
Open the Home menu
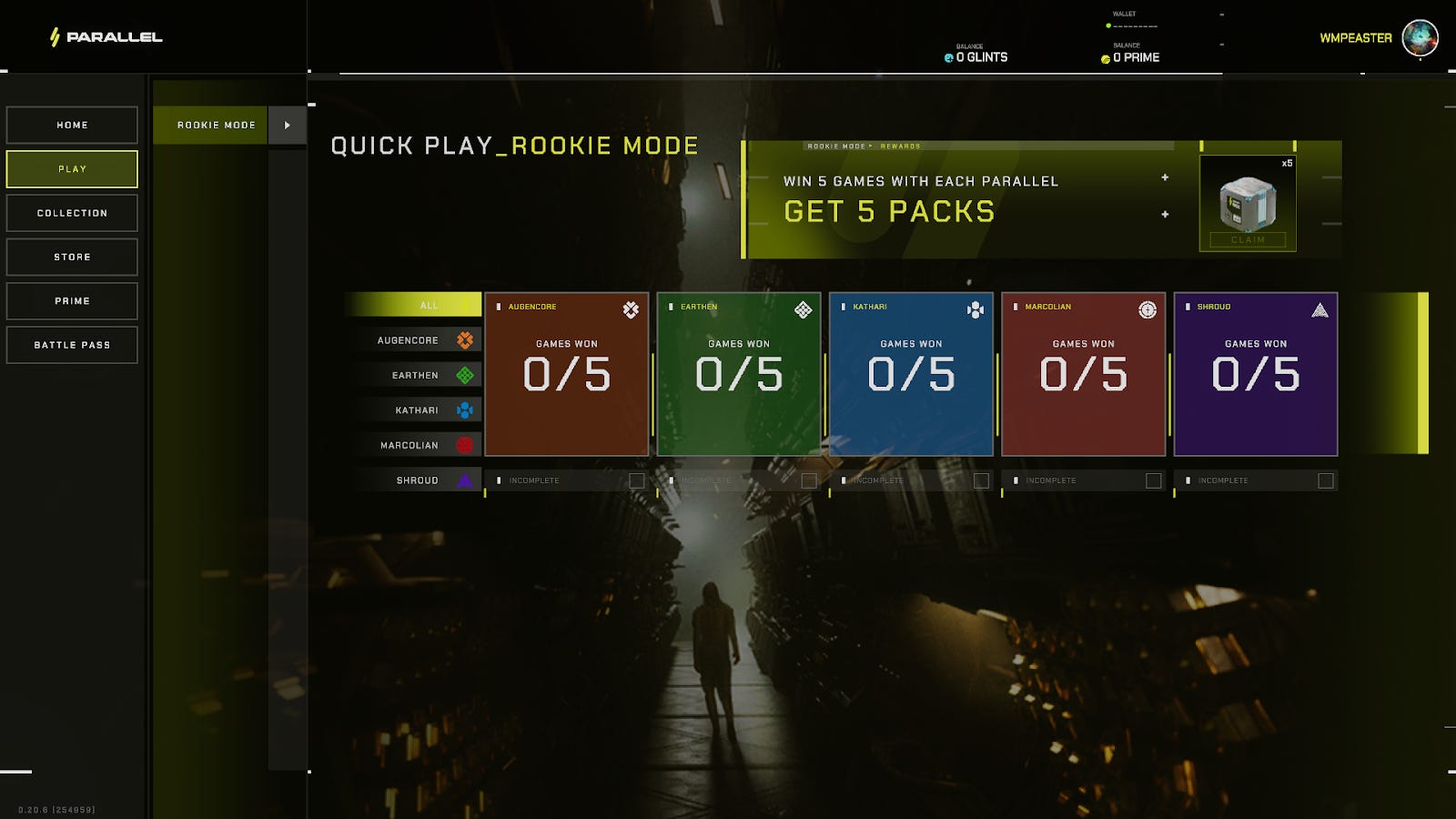72,126
